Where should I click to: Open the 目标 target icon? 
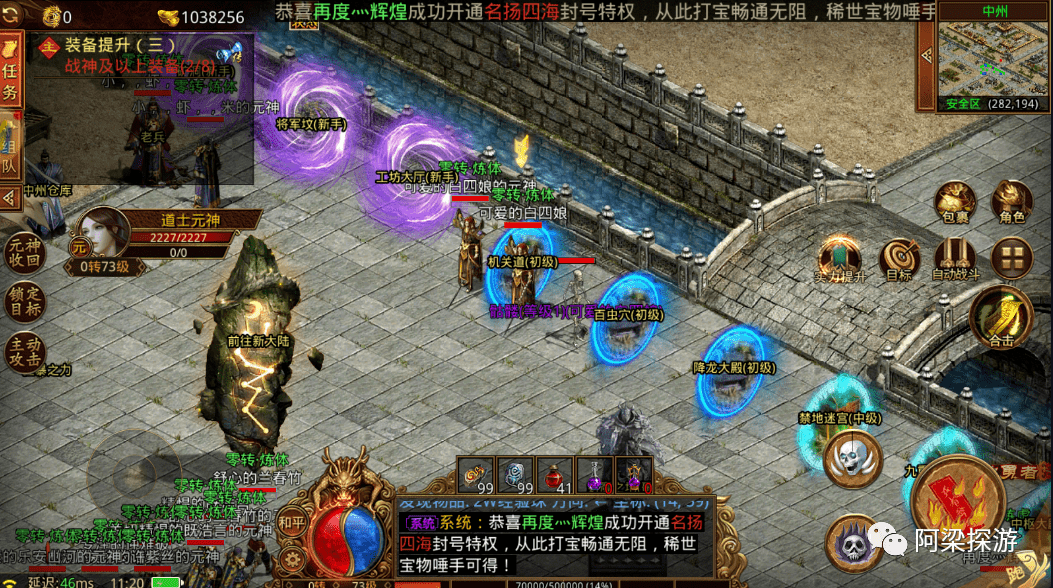pyautogui.click(x=898, y=260)
